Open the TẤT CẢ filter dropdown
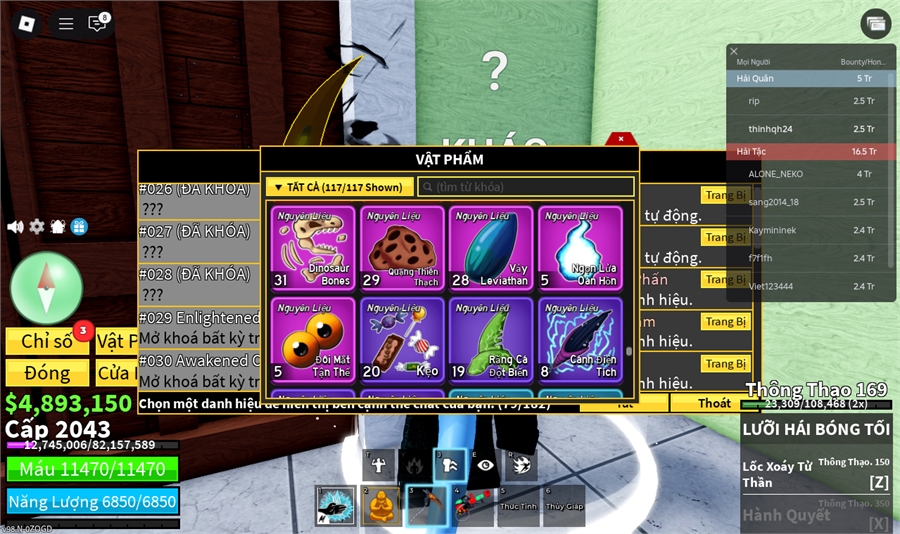The image size is (900, 534). [x=339, y=187]
